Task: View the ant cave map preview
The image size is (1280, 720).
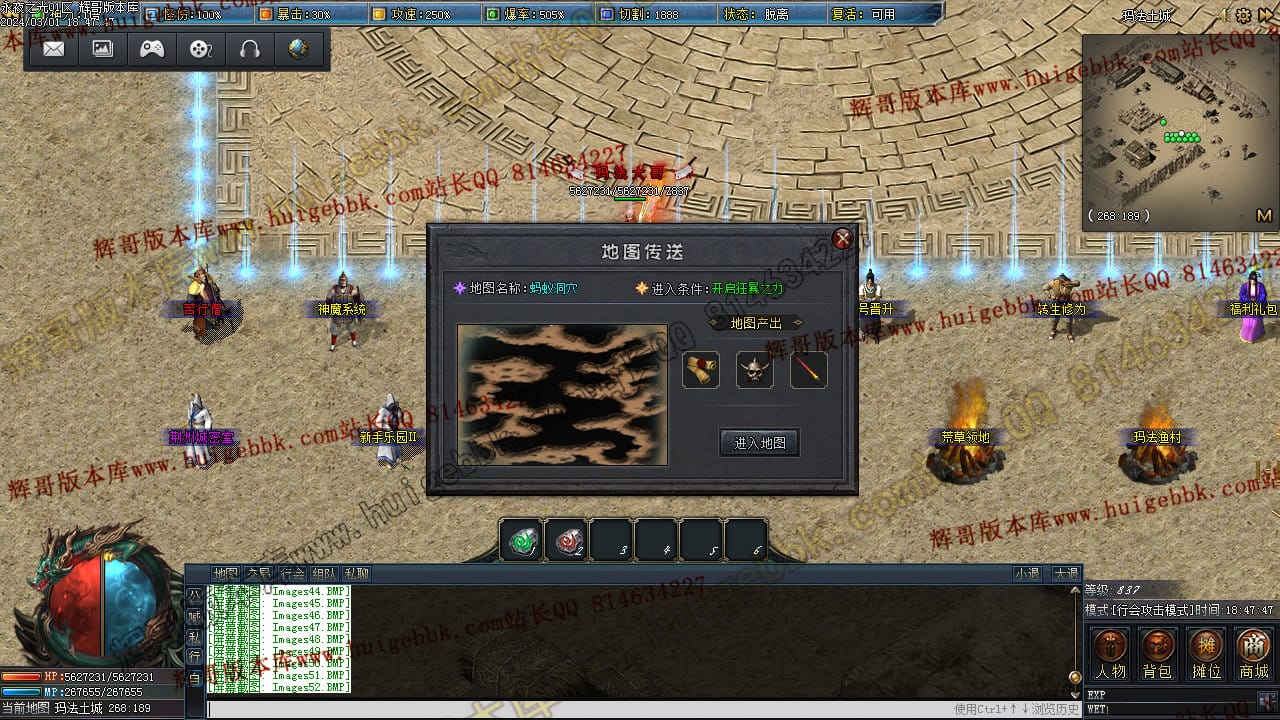Action: pos(562,394)
